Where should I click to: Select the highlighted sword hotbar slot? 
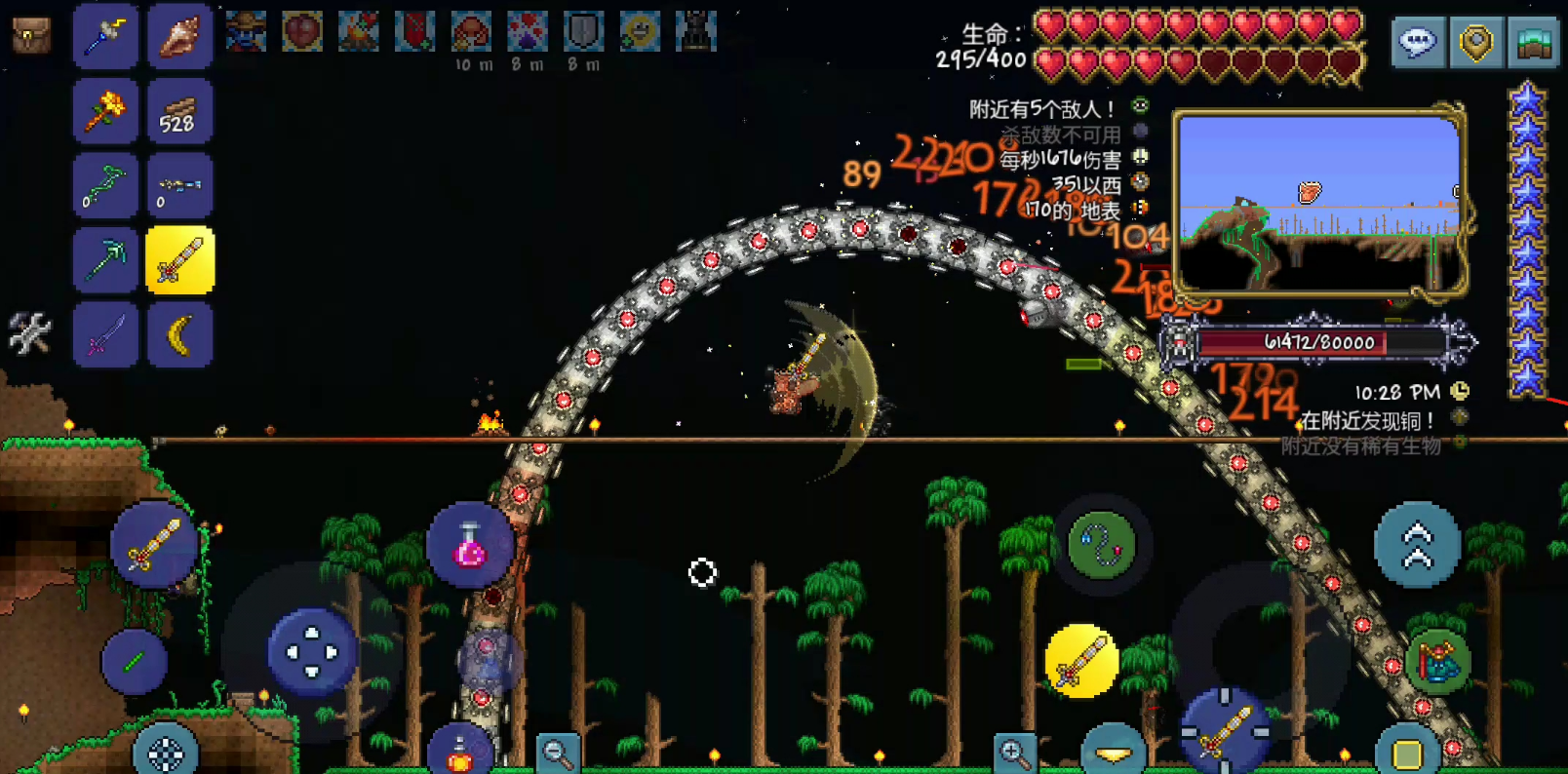180,260
